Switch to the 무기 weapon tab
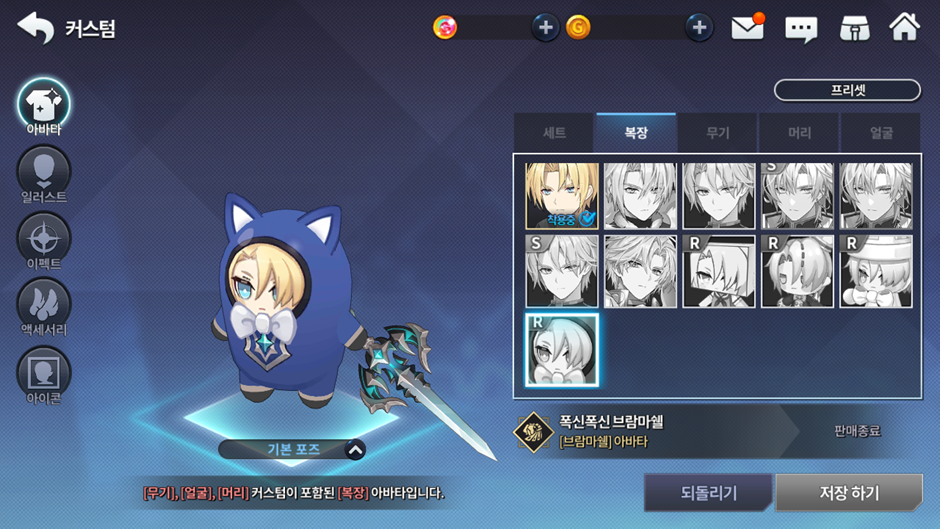 pyautogui.click(x=718, y=133)
